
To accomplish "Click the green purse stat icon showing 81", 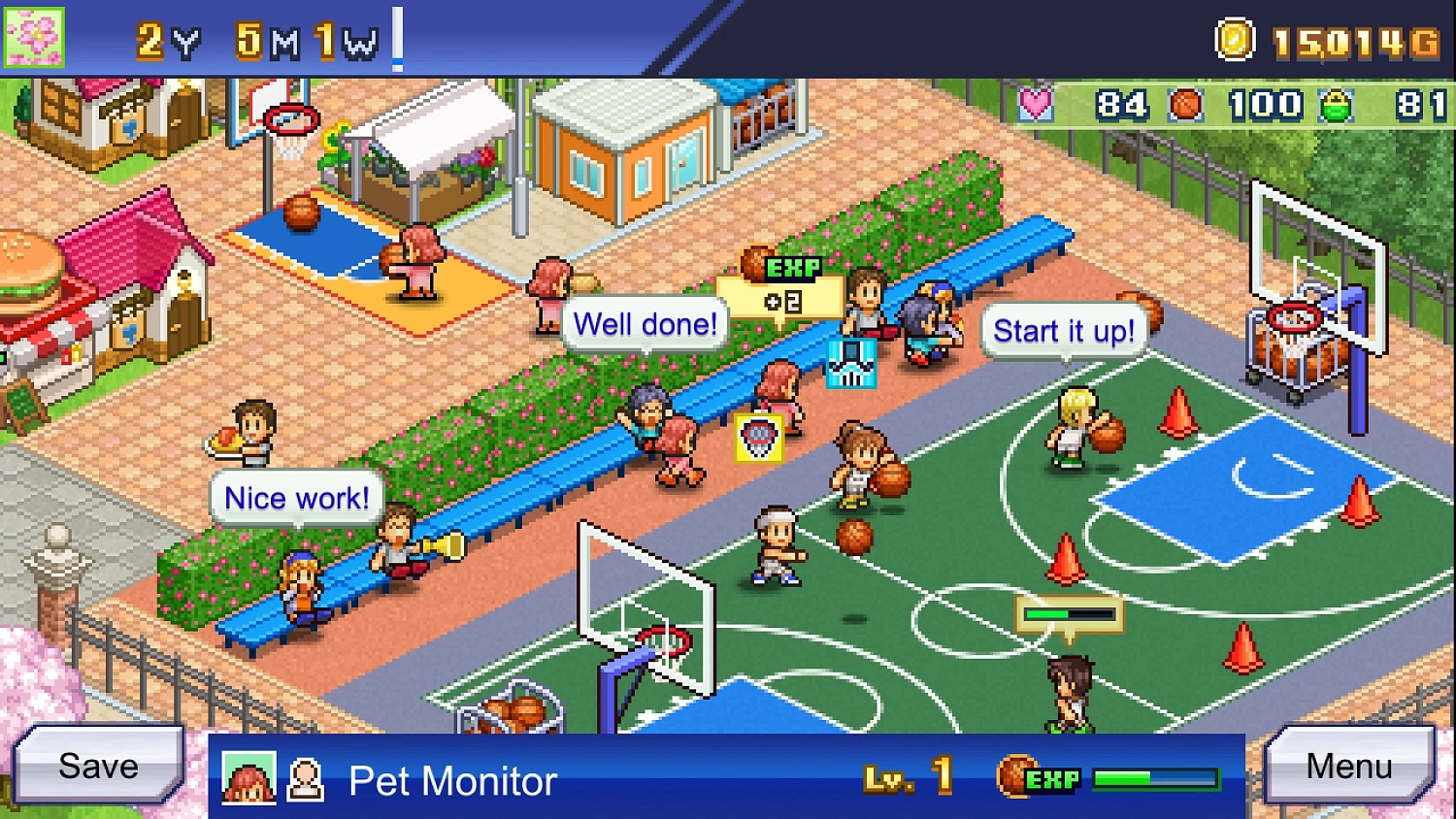I will pyautogui.click(x=1338, y=106).
